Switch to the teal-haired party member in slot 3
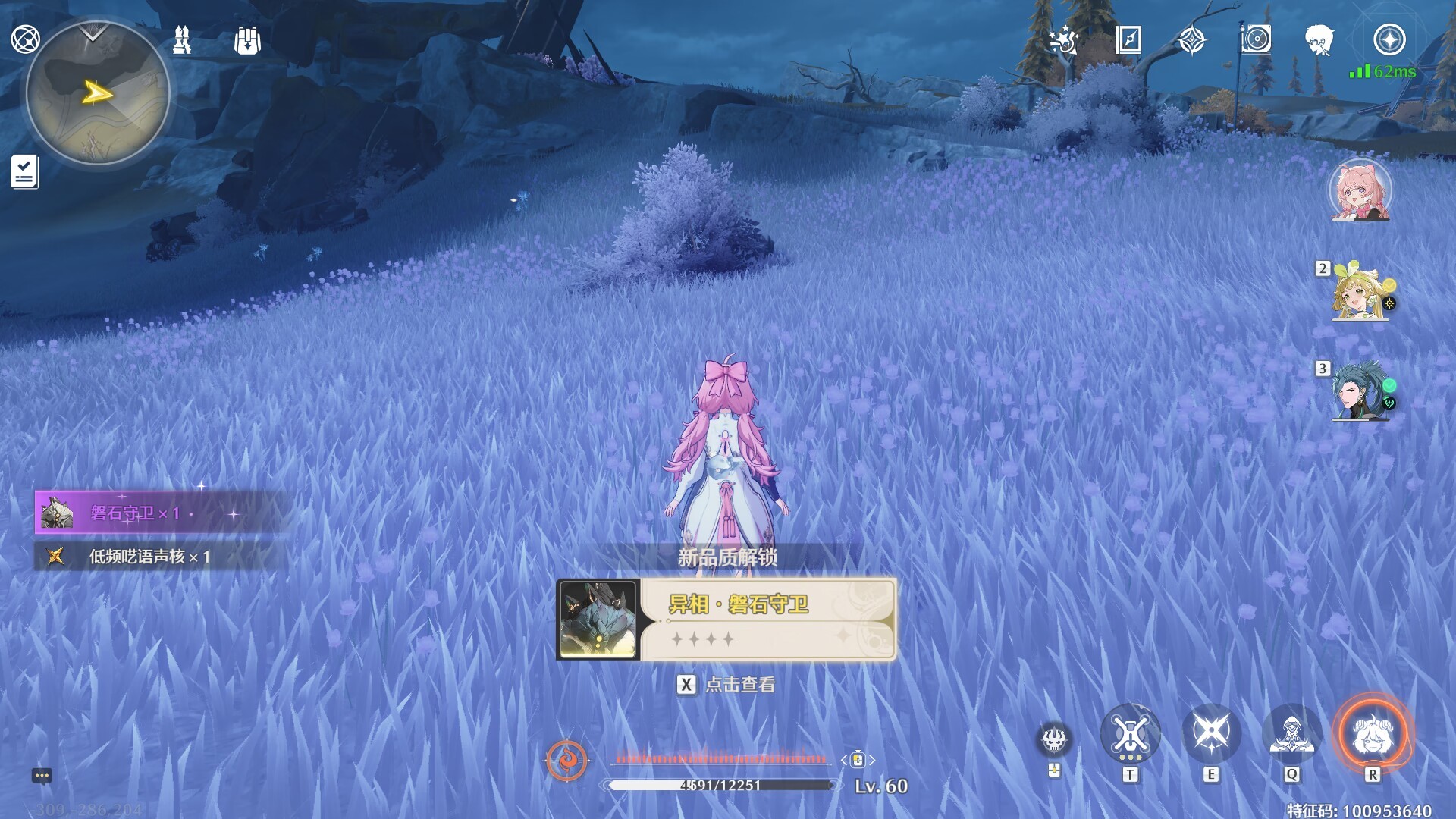This screenshot has width=1456, height=819. [1360, 391]
